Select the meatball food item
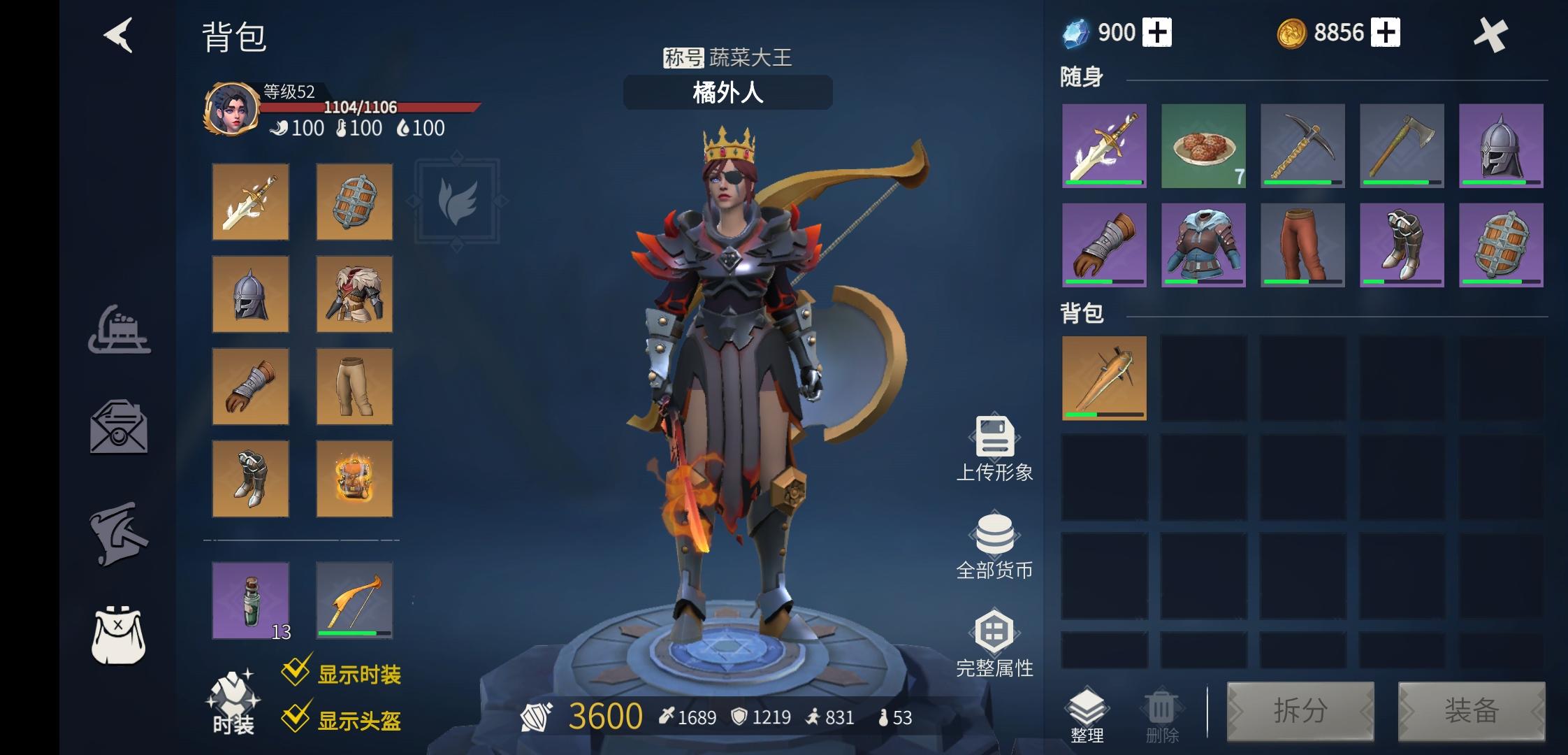 point(1203,146)
